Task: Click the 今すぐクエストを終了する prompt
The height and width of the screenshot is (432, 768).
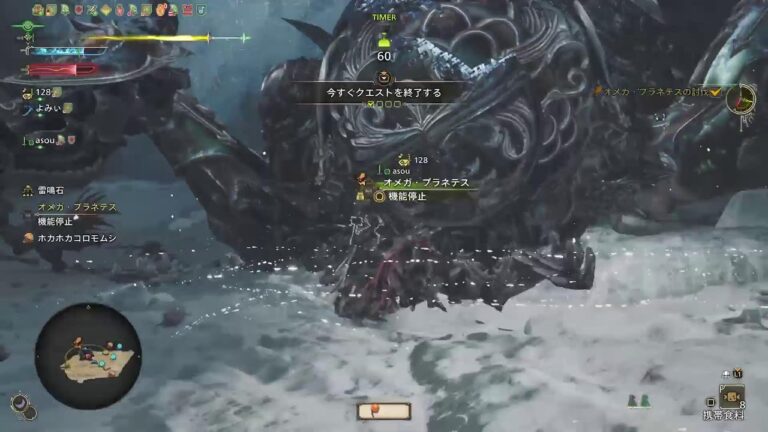Action: pyautogui.click(x=384, y=92)
